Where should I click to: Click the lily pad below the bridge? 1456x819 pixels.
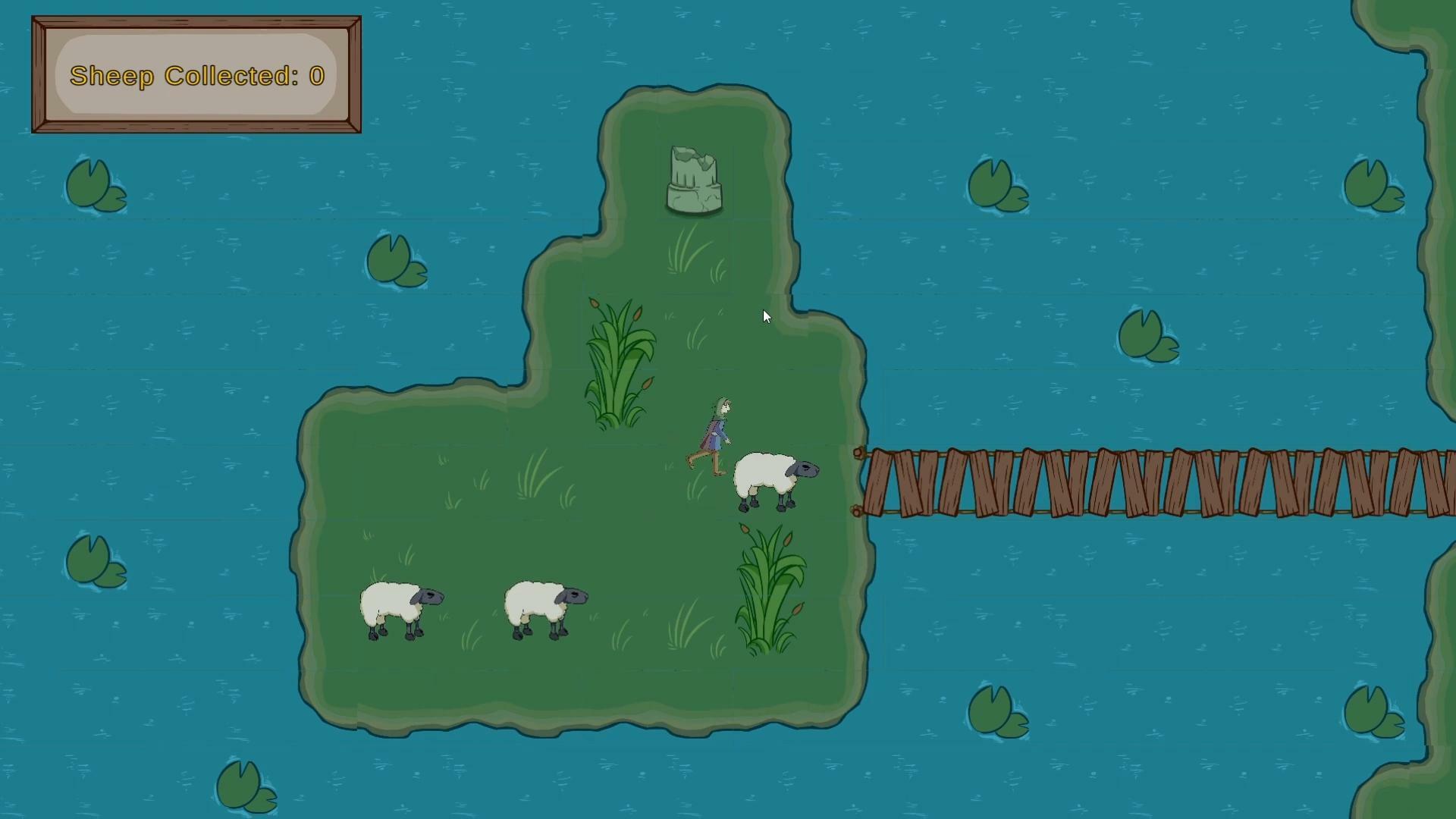coord(994,711)
